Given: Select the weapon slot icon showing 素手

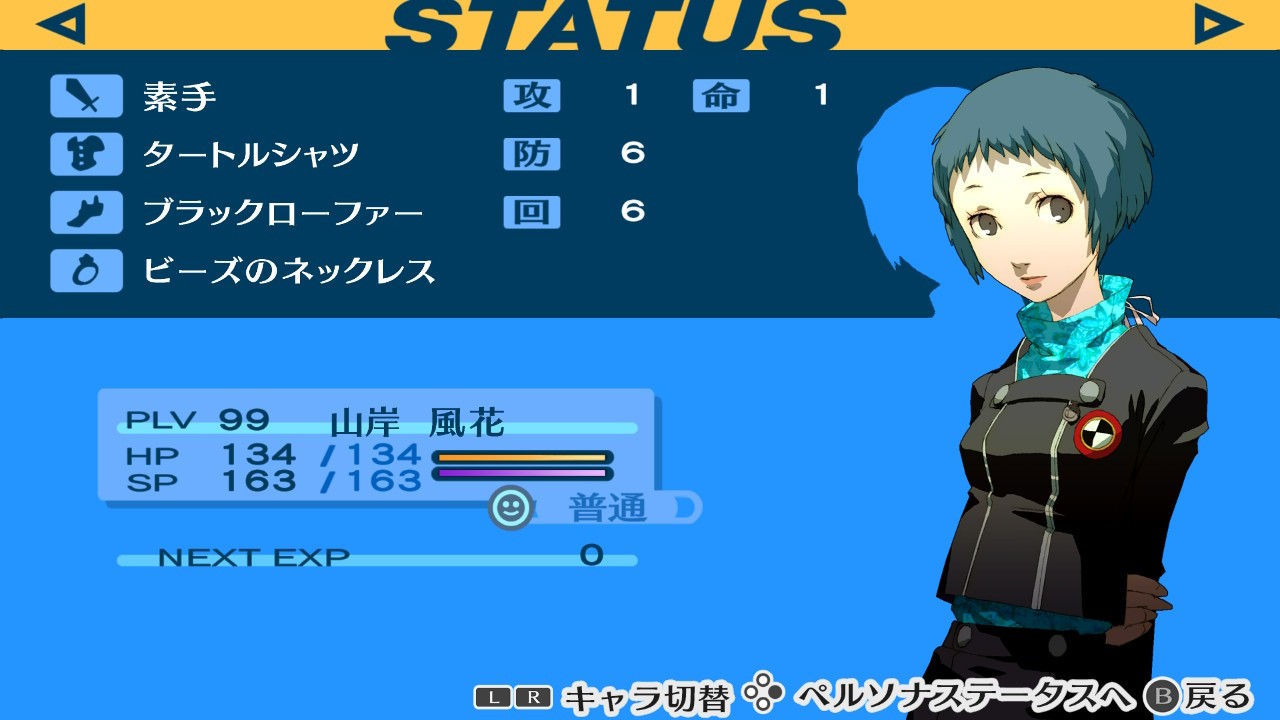Looking at the screenshot, I should (85, 96).
